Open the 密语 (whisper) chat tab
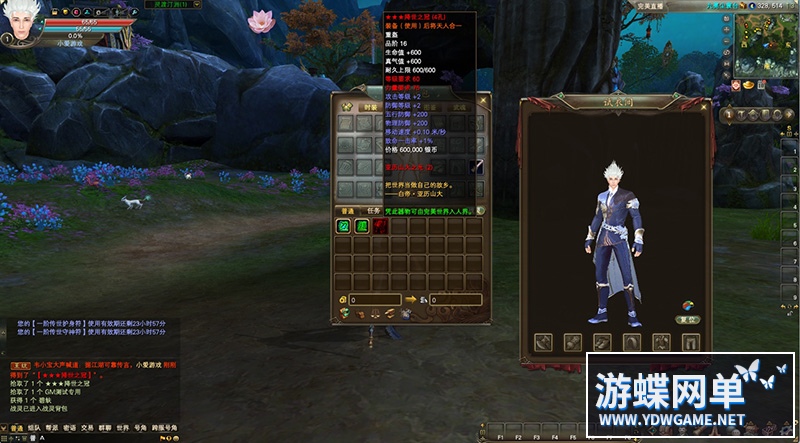Viewport: 800px width, 443px height. coord(69,428)
